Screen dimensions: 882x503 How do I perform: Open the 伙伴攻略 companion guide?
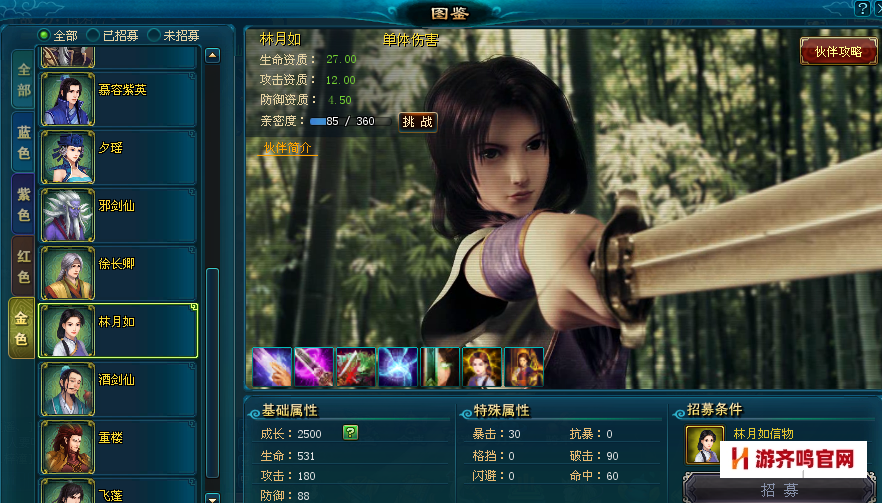838,52
